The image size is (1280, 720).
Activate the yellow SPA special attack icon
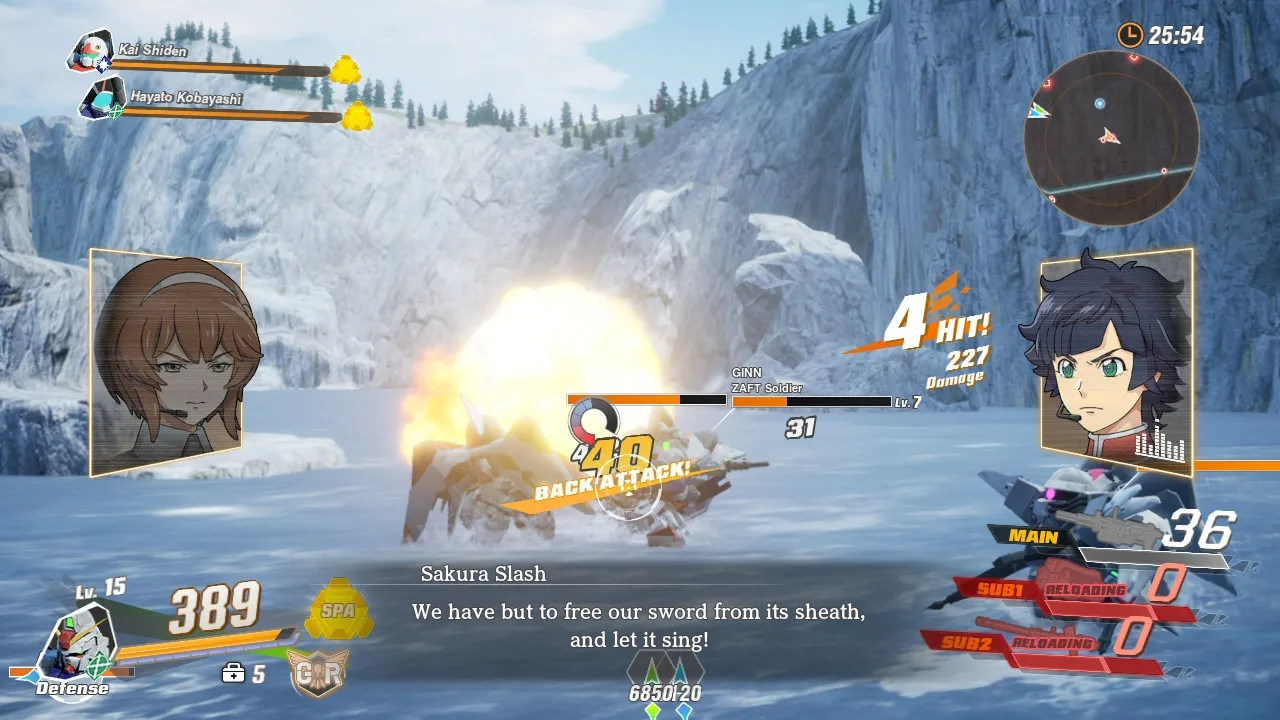(x=339, y=609)
